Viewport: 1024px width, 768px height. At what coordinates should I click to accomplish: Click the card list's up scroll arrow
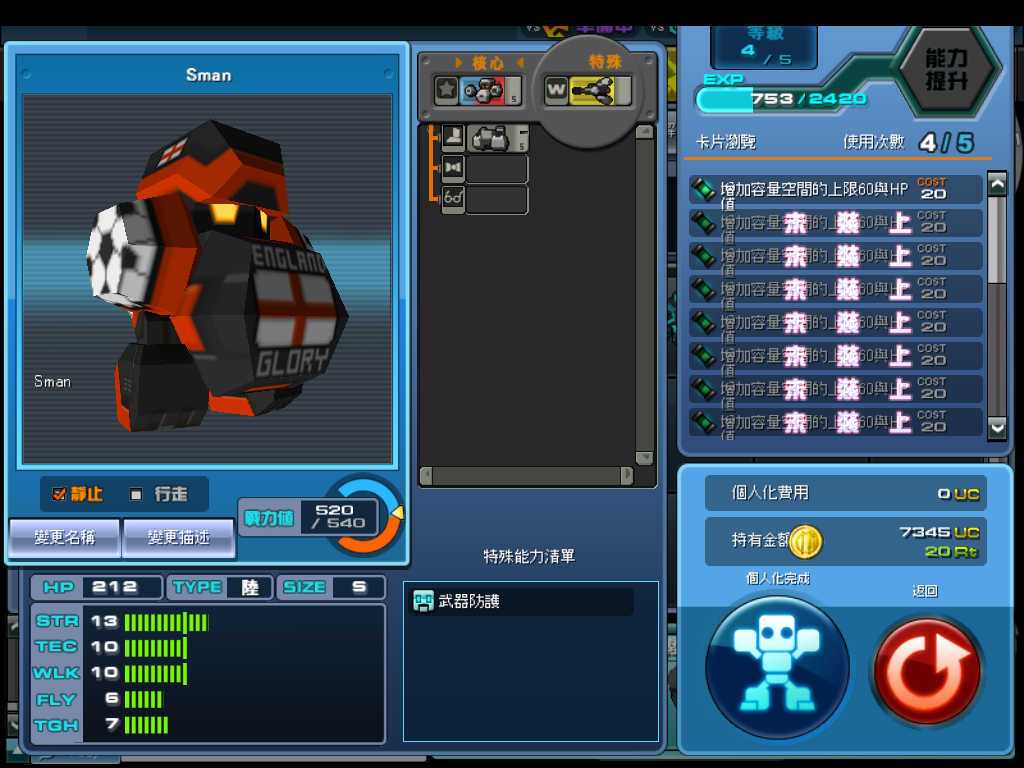click(x=997, y=184)
